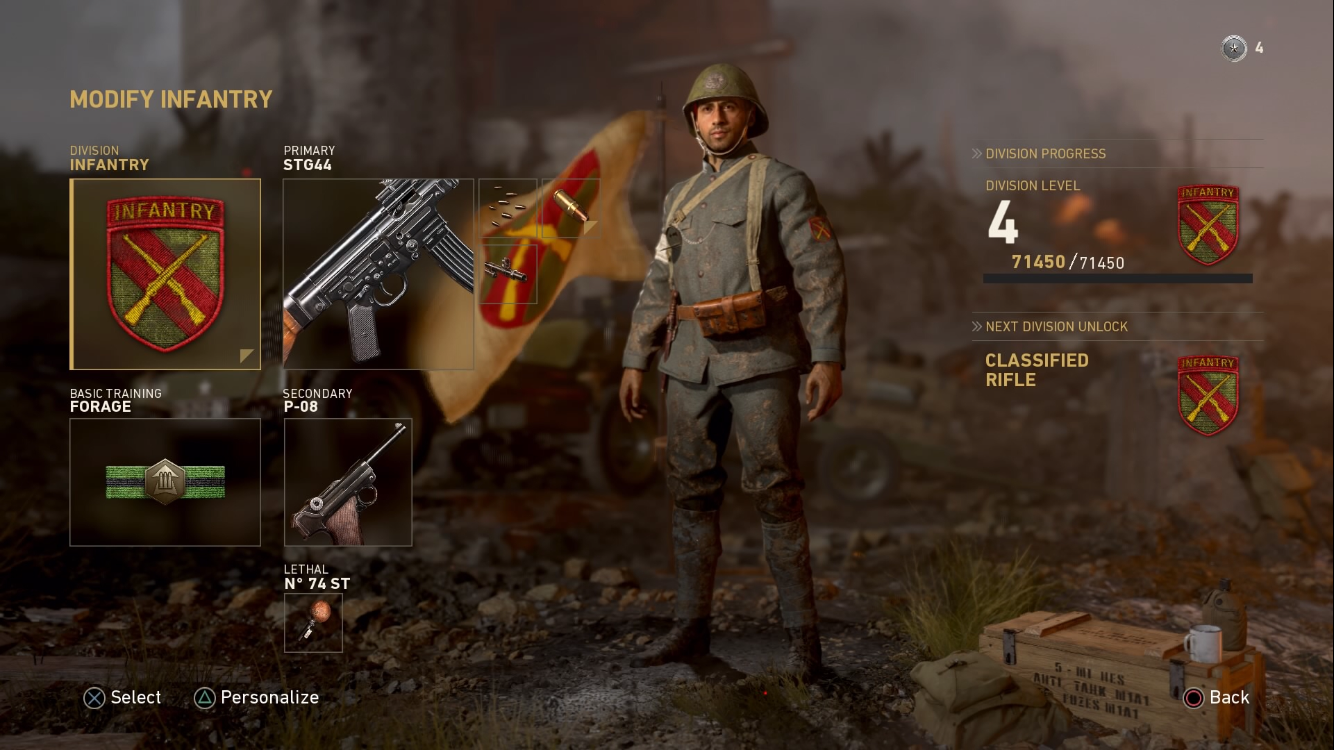
Task: Choose the scattered bullets attachment slot
Action: pyautogui.click(x=508, y=209)
